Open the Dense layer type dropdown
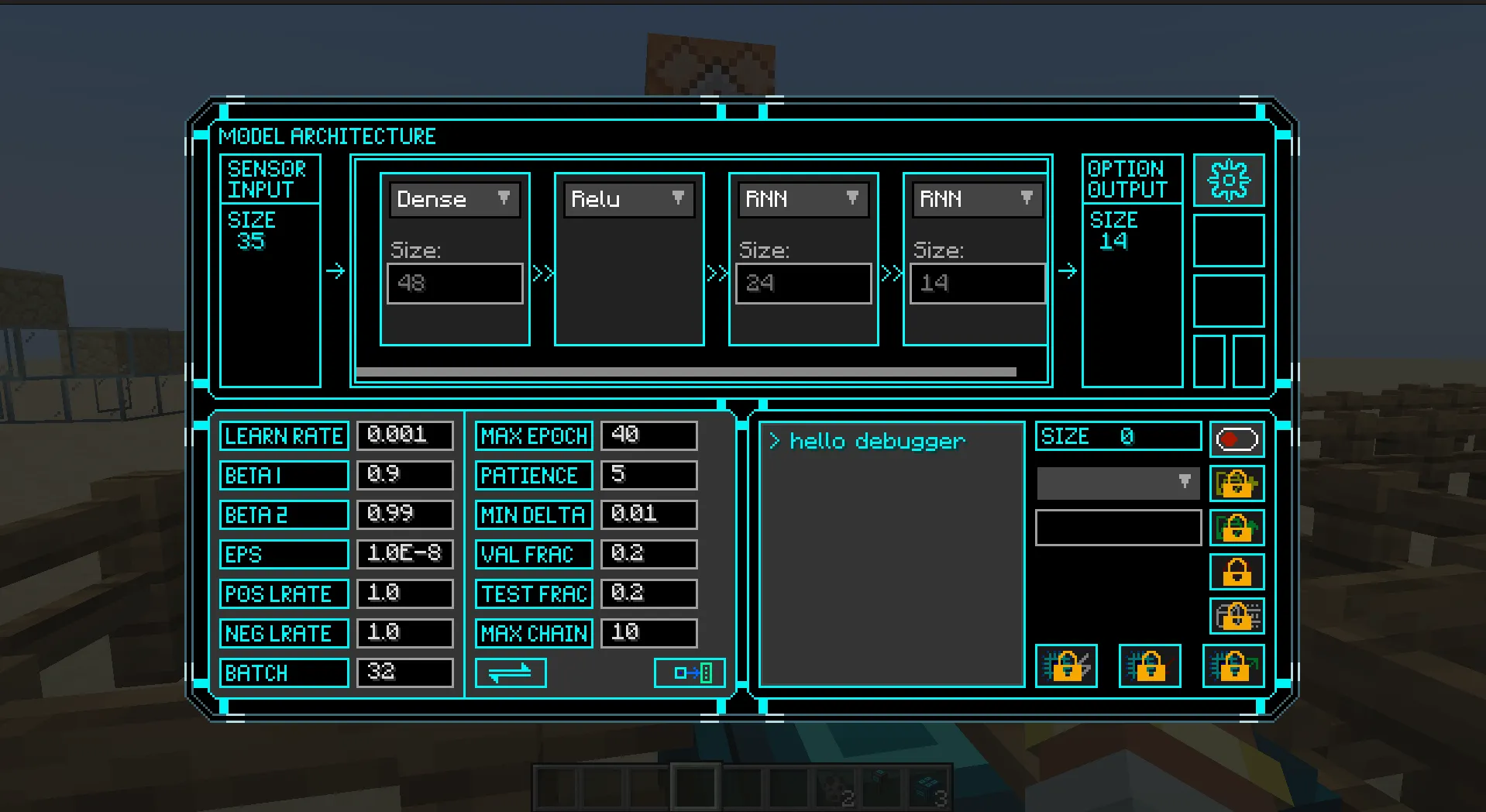This screenshot has width=1486, height=812. tap(454, 199)
